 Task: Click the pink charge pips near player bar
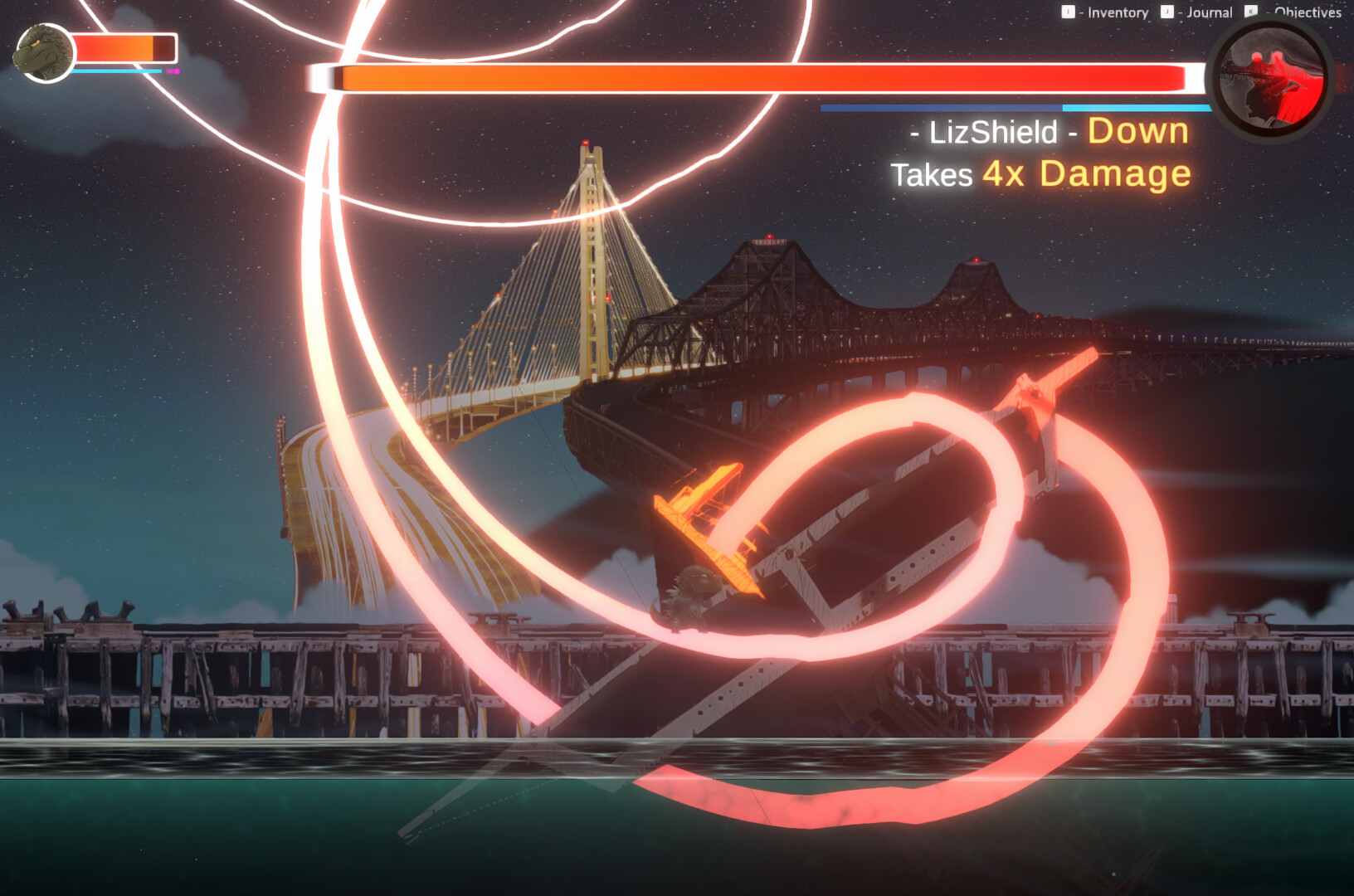(173, 71)
